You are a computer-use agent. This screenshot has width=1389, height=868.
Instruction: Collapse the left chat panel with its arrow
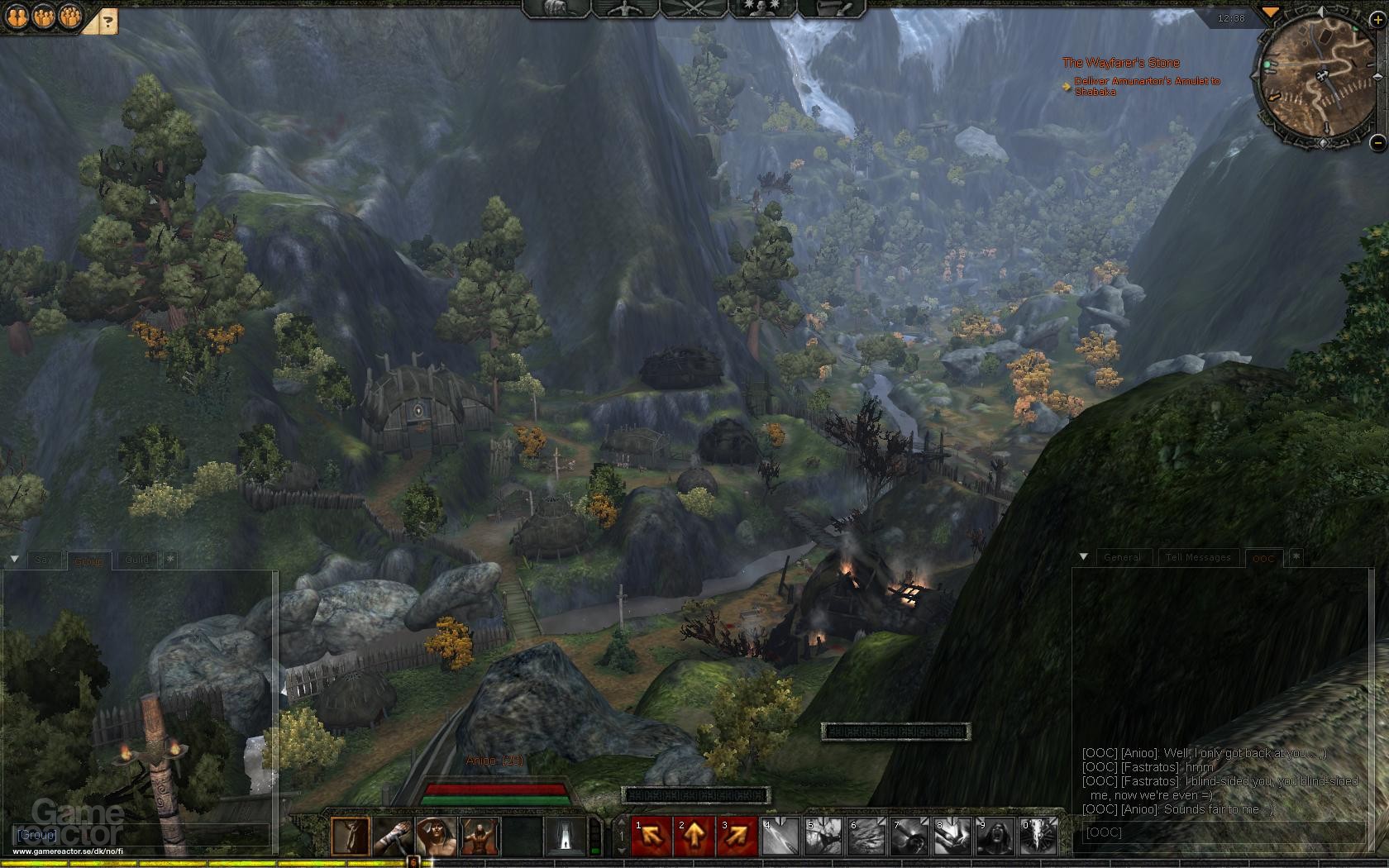(x=14, y=559)
